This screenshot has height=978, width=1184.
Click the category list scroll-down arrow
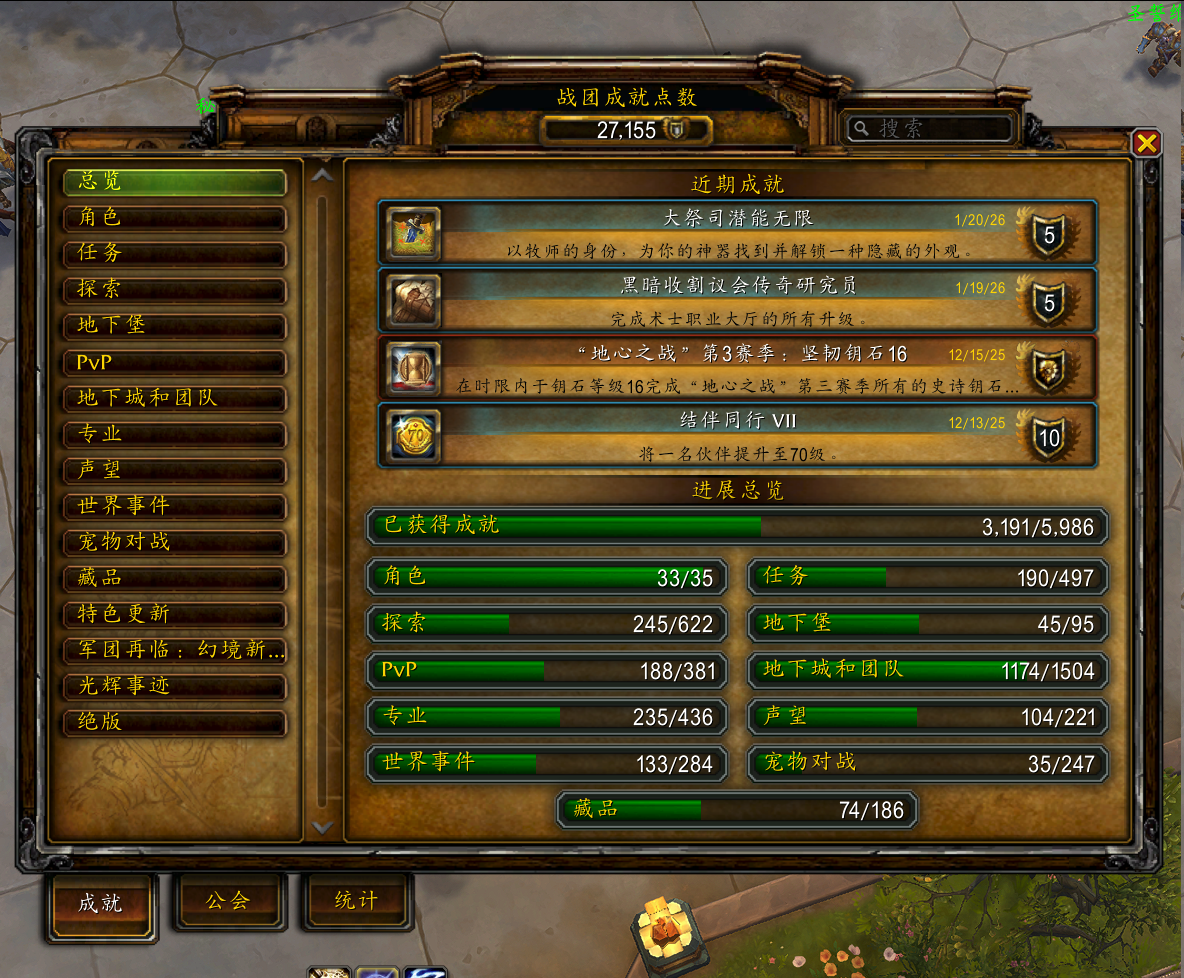(322, 827)
